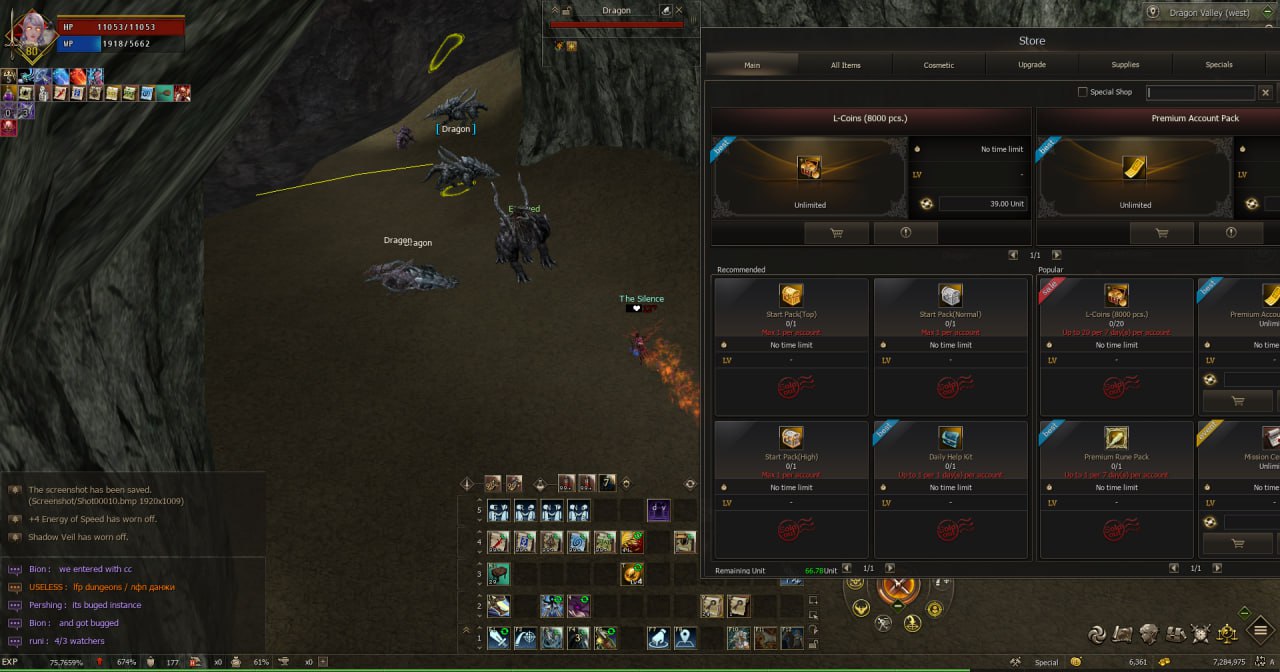Screen dimensions: 1280x672
Task: Activate the map pin location hotbar skill
Action: coord(685,637)
